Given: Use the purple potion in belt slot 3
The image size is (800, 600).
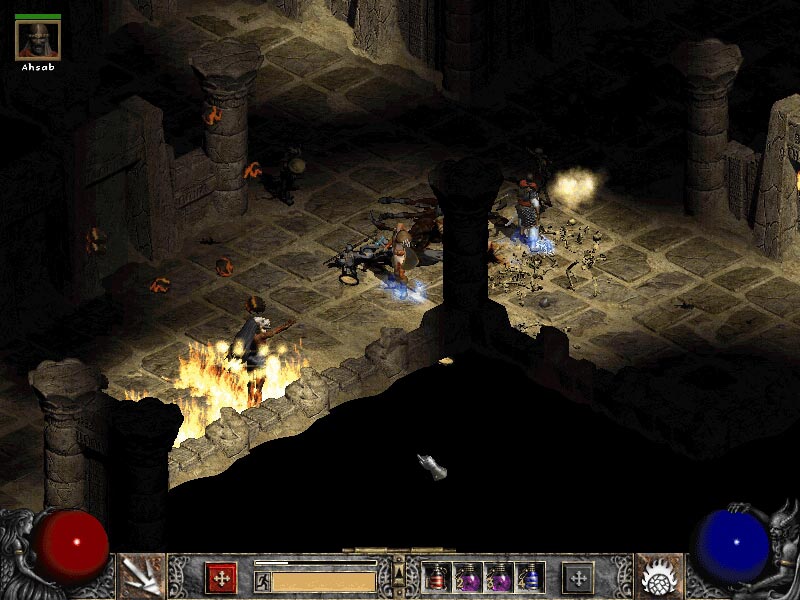Looking at the screenshot, I should 499,578.
